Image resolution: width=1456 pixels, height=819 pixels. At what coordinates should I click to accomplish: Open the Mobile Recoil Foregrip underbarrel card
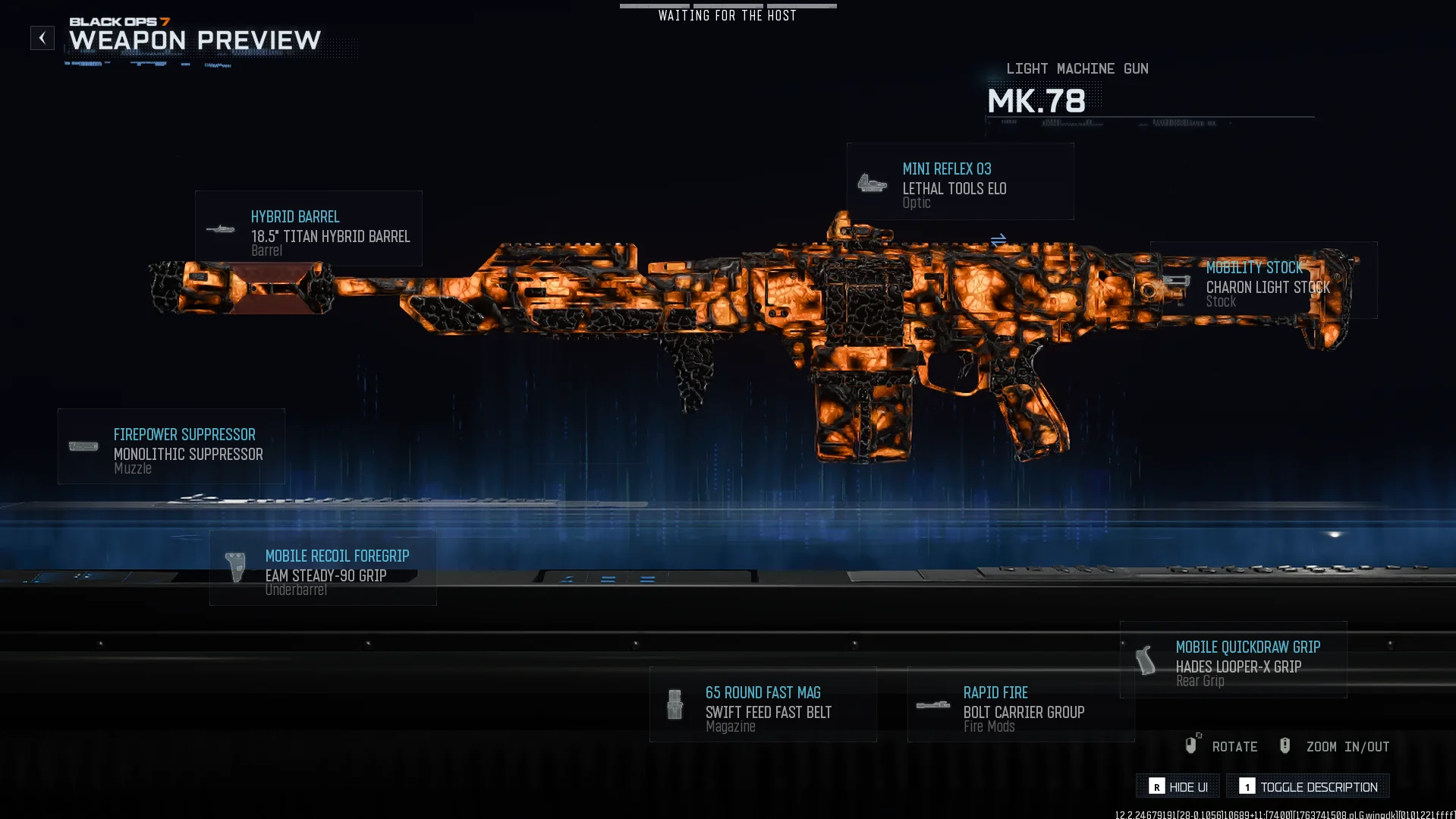[x=323, y=569]
